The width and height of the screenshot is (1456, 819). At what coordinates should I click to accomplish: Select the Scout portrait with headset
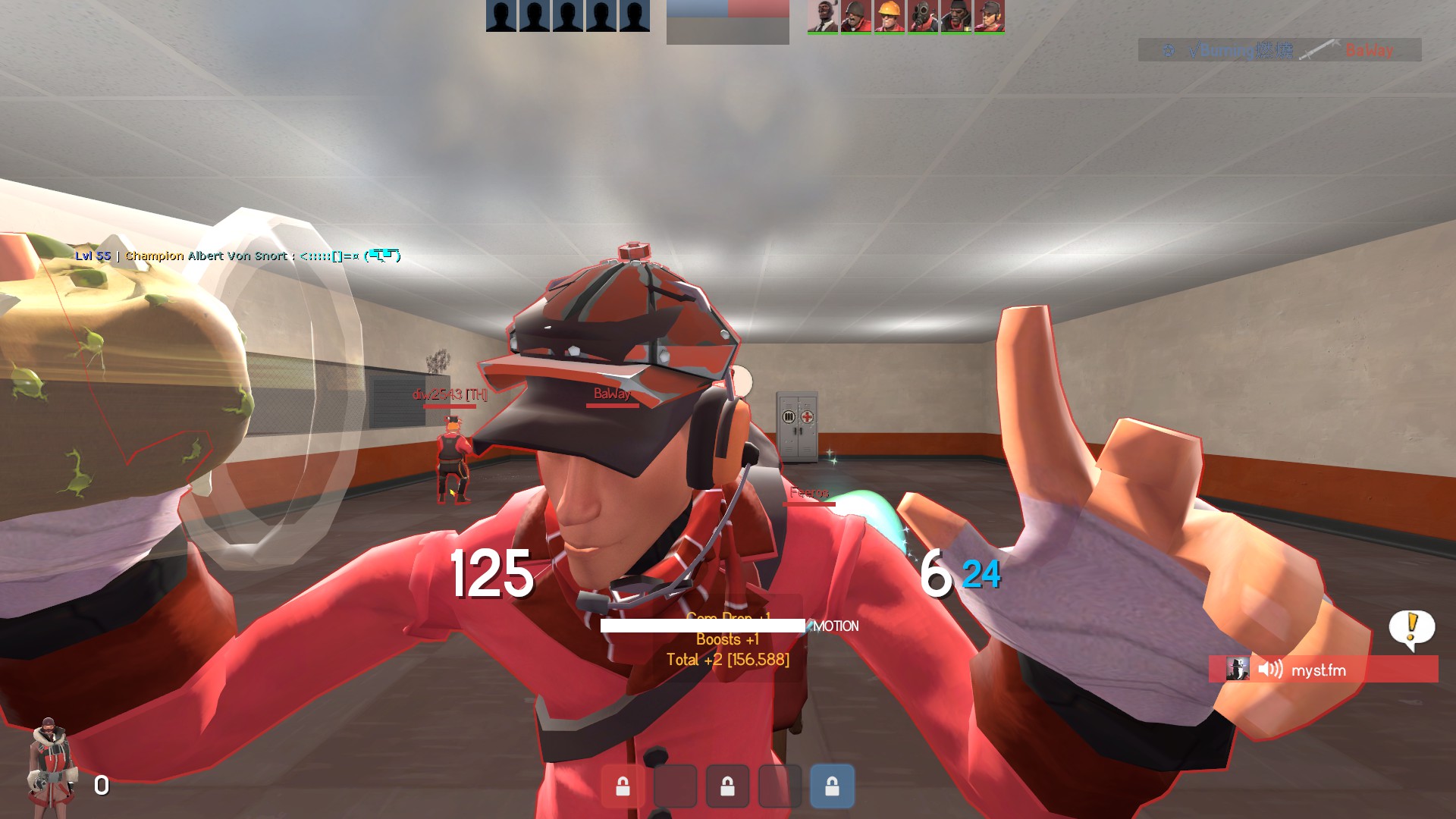(990, 16)
